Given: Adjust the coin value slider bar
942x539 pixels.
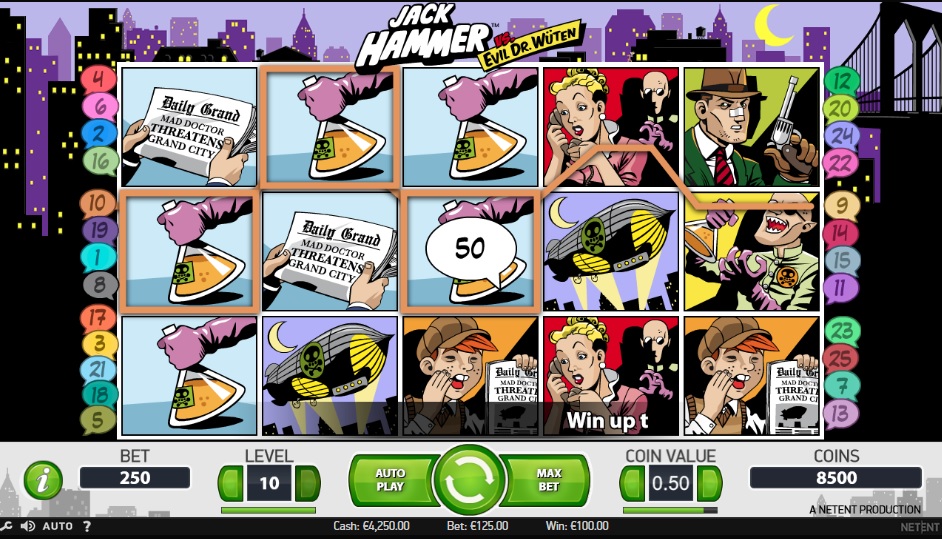Looking at the screenshot, I should (x=671, y=510).
